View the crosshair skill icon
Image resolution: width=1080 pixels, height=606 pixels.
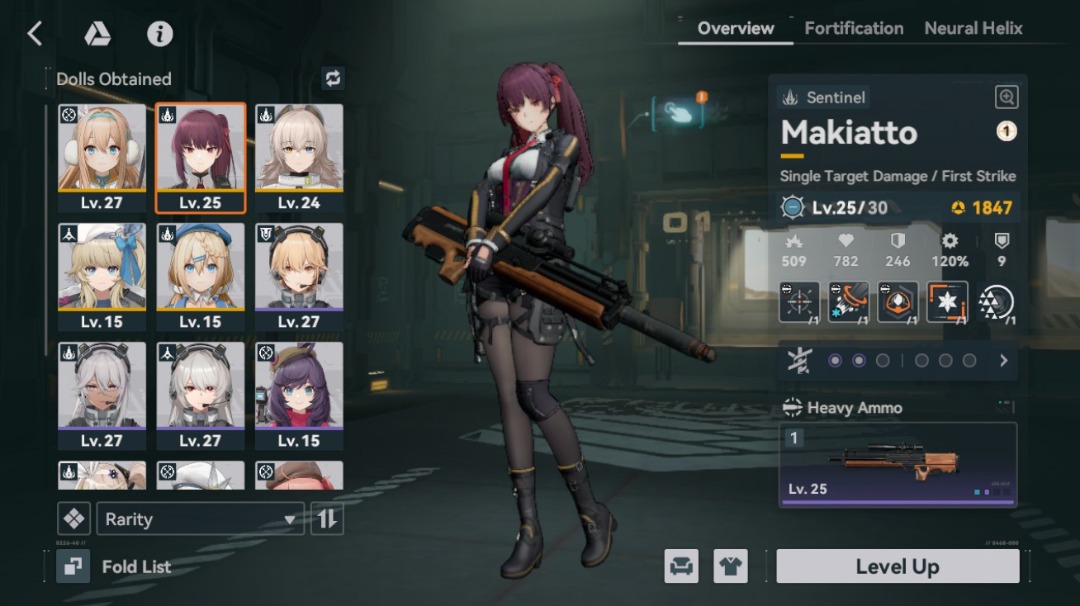[799, 302]
